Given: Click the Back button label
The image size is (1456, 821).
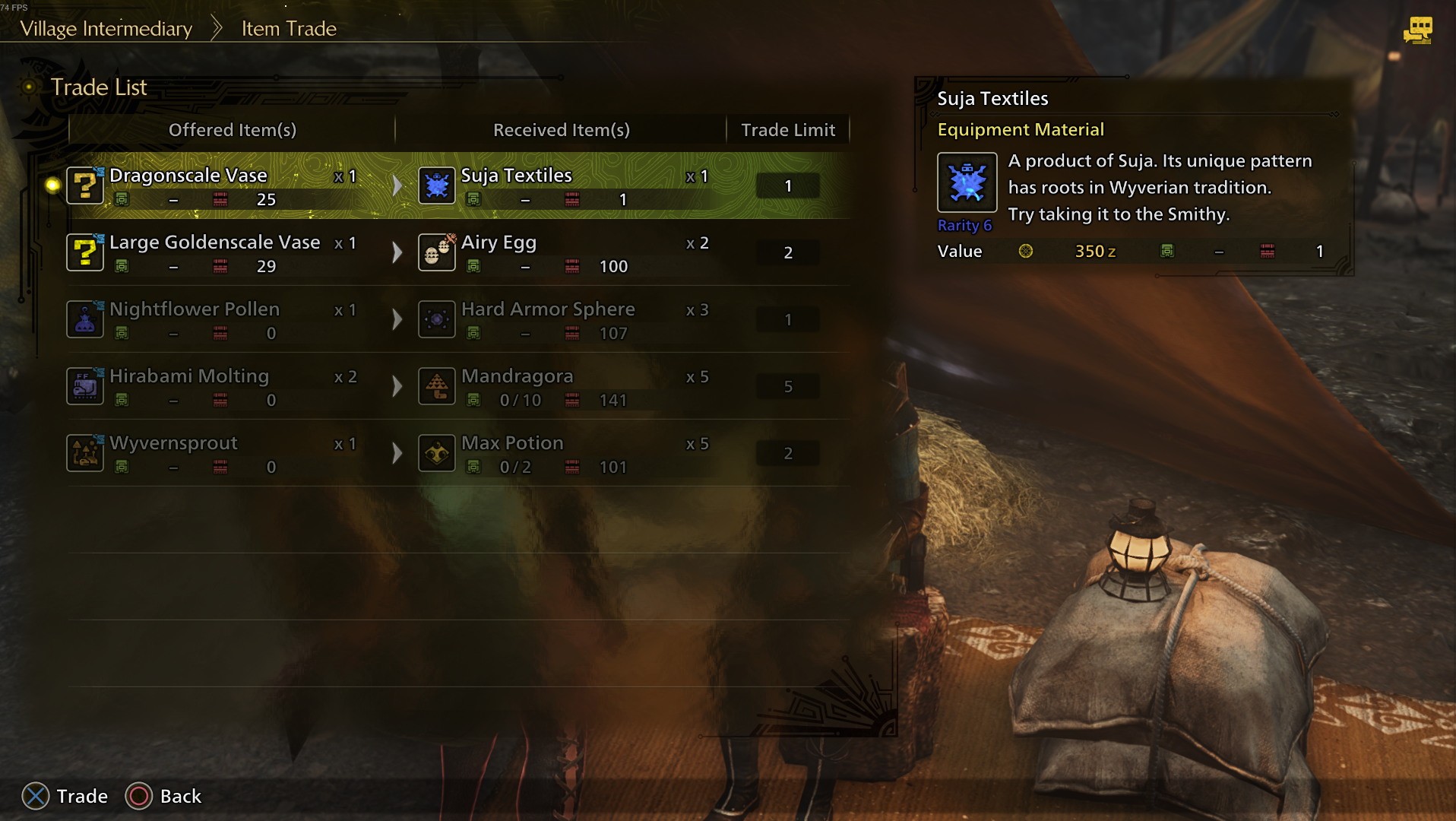Looking at the screenshot, I should coord(180,796).
